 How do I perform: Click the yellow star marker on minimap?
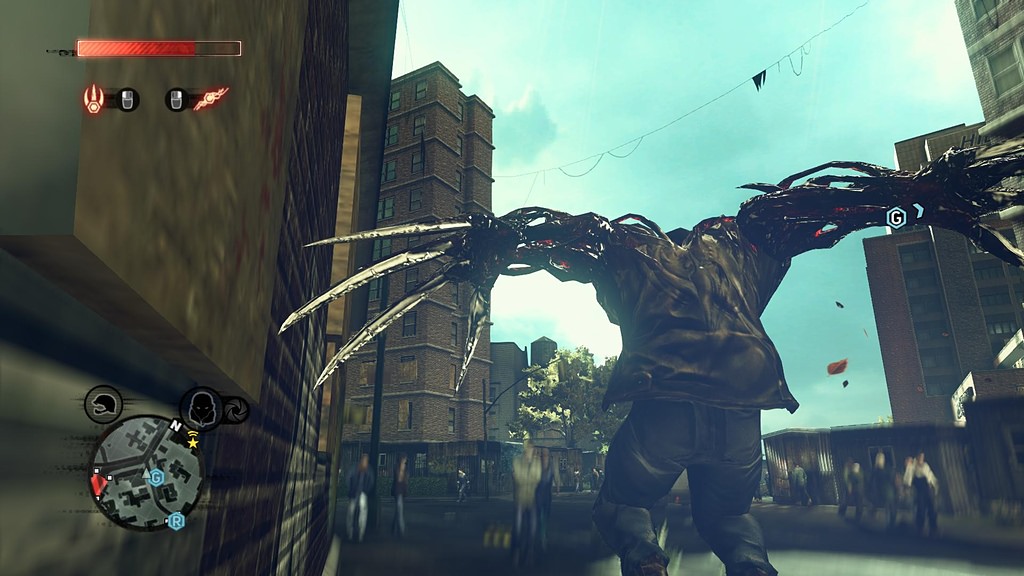[x=193, y=441]
